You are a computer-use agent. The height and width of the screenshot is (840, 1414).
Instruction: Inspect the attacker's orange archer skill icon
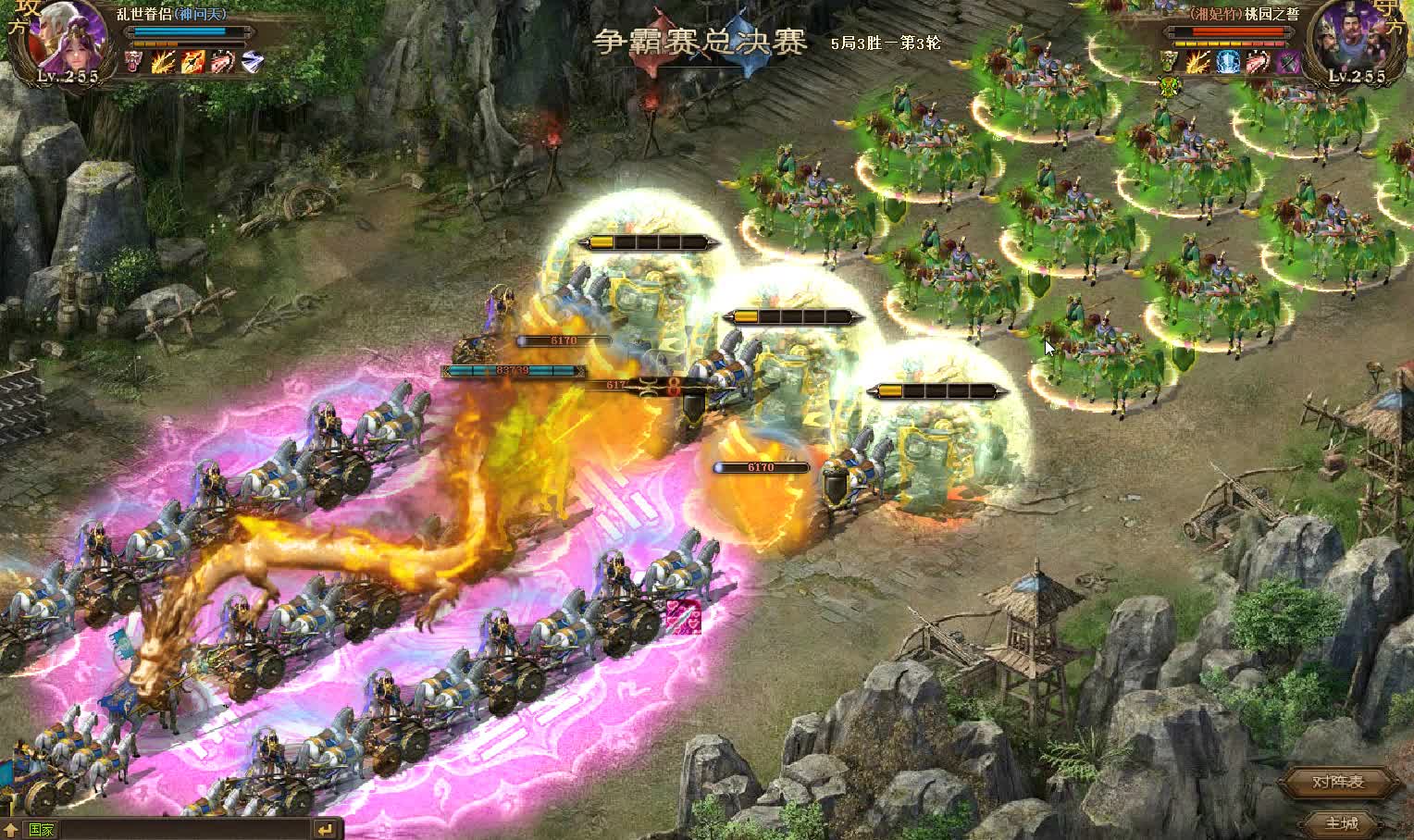(192, 62)
